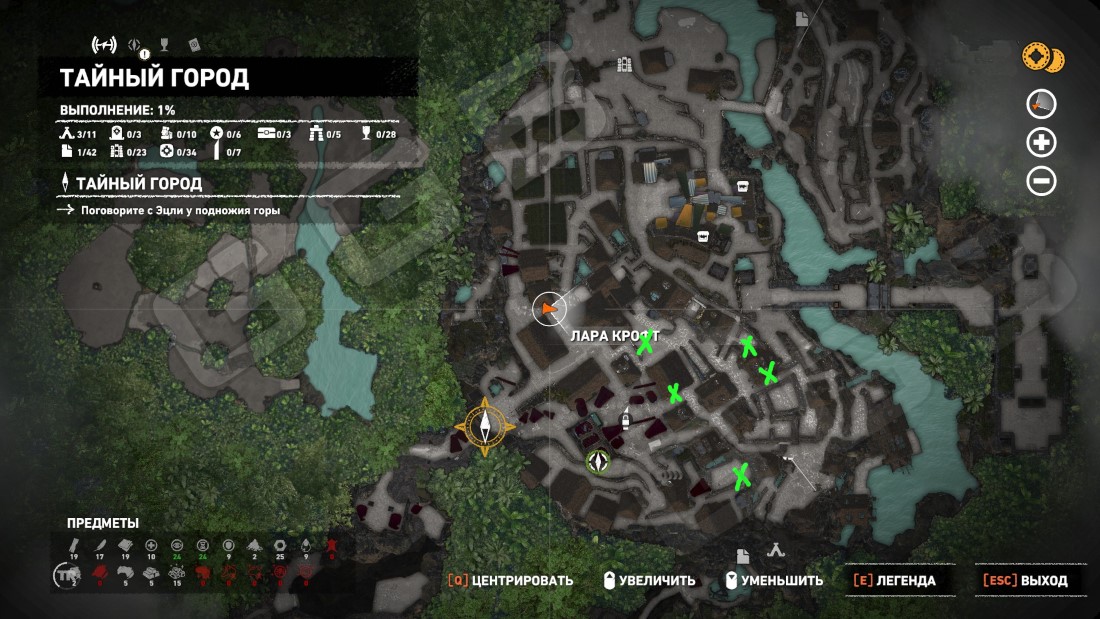Select the document marker beside the tent
Viewport: 1100px width, 619px height.
click(x=744, y=556)
